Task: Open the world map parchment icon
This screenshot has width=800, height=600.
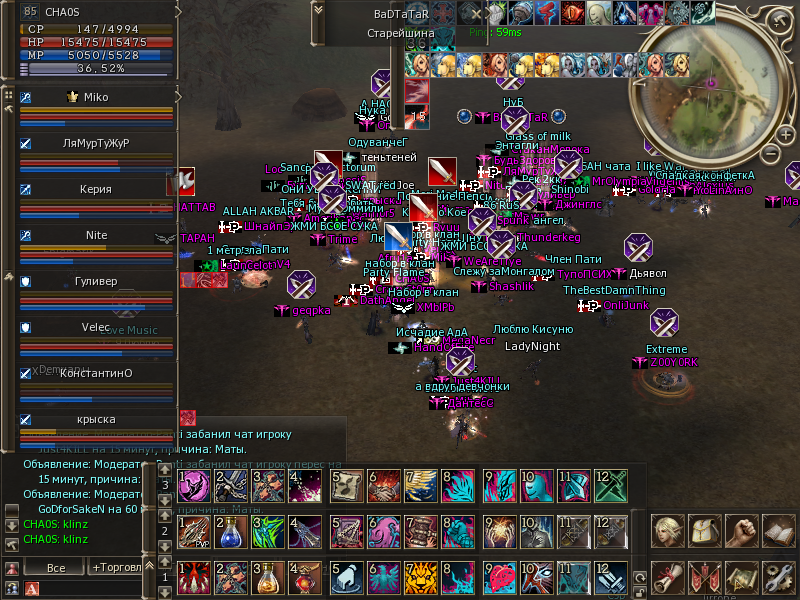Action: point(741,578)
